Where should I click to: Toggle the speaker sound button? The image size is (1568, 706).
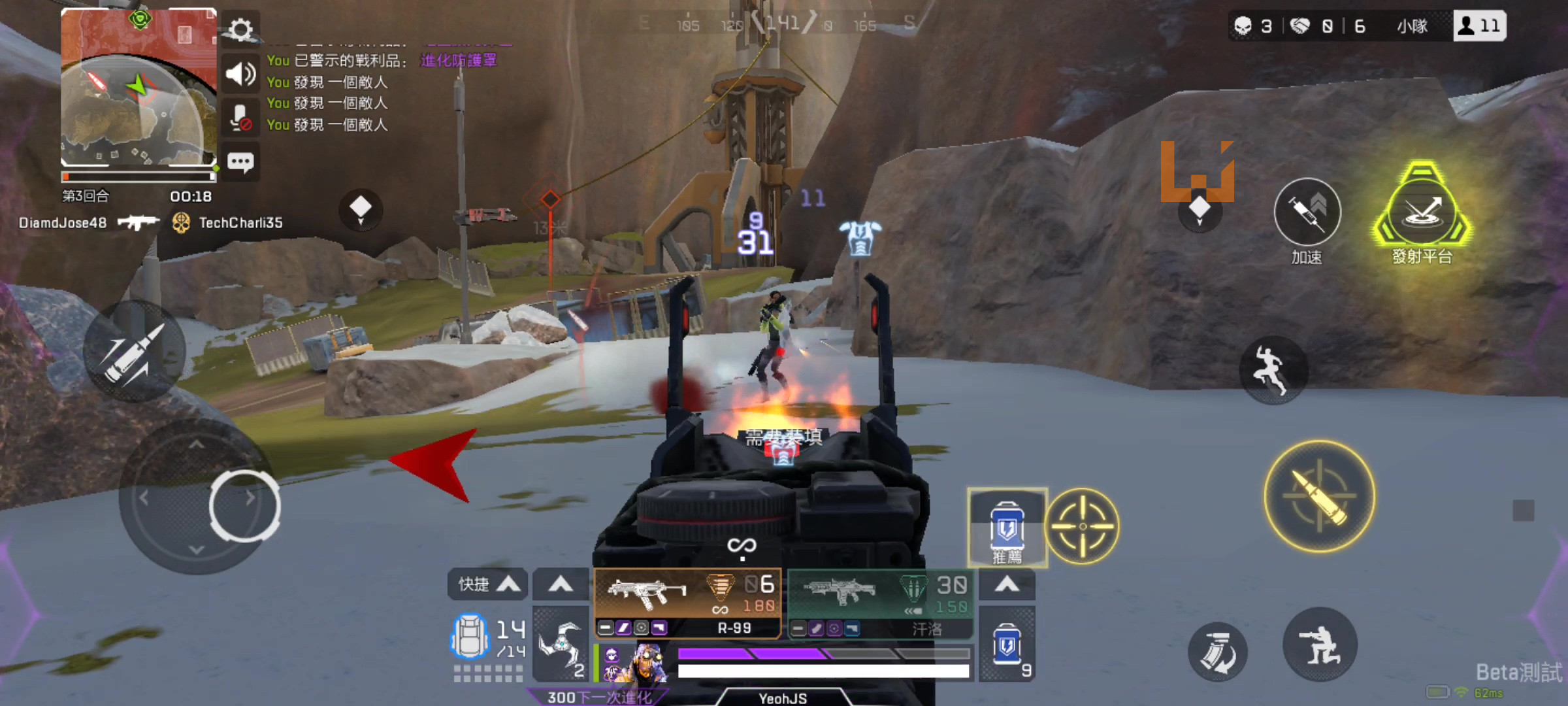pos(240,75)
